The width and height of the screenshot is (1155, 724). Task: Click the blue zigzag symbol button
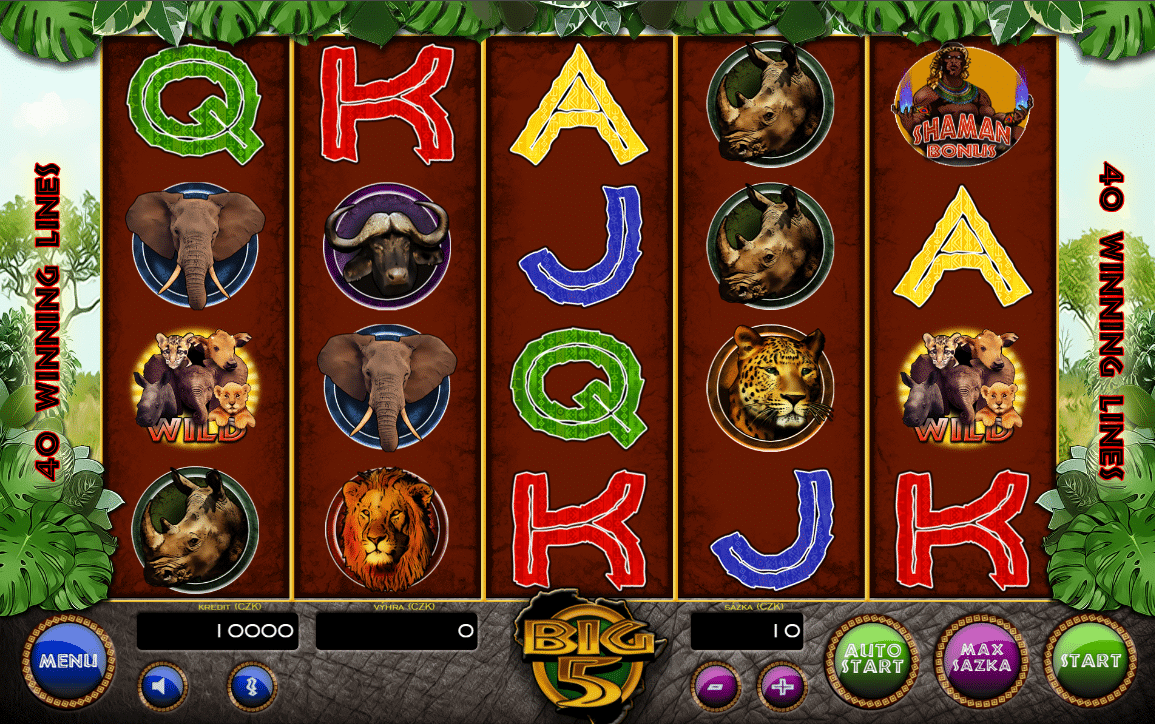click(252, 686)
